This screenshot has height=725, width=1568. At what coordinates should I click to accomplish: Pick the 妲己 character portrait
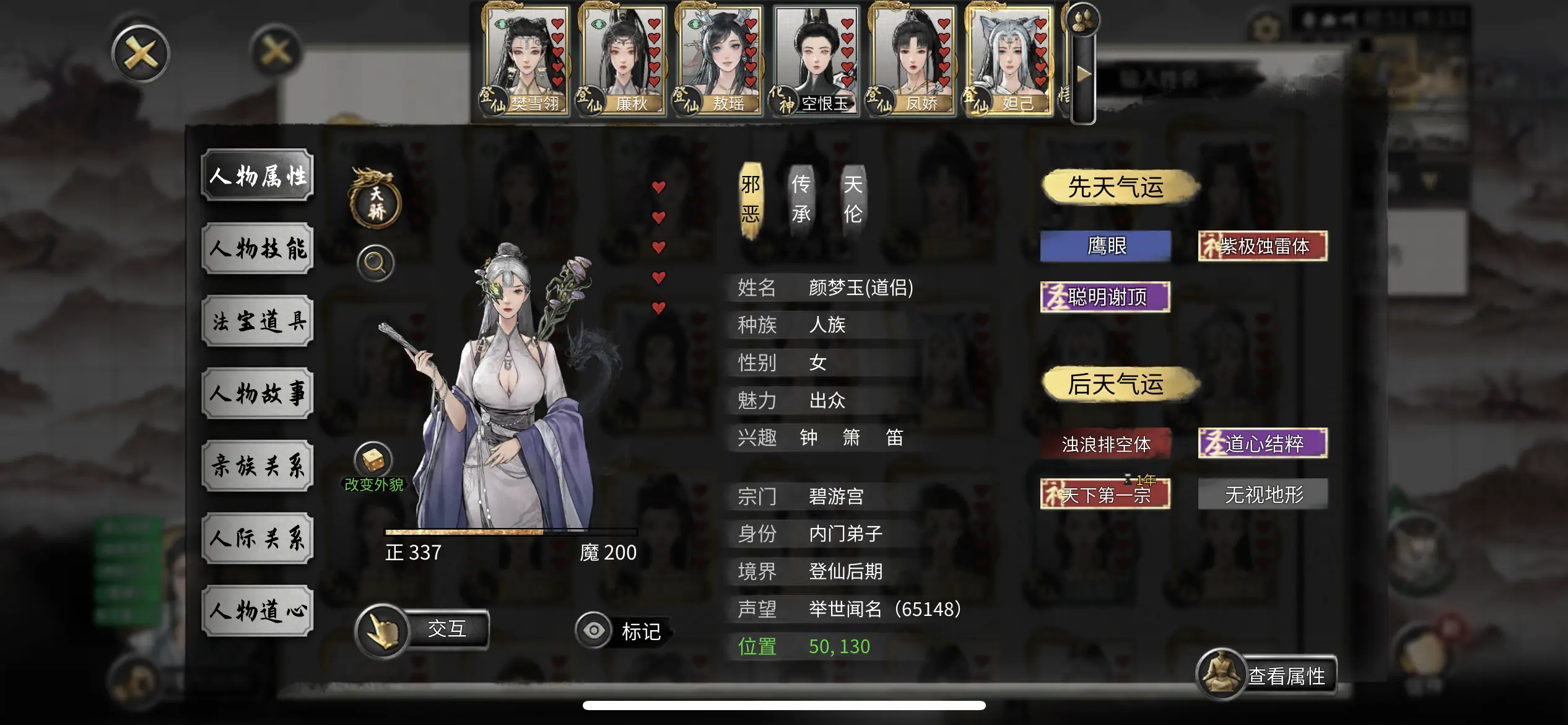pyautogui.click(x=1009, y=60)
